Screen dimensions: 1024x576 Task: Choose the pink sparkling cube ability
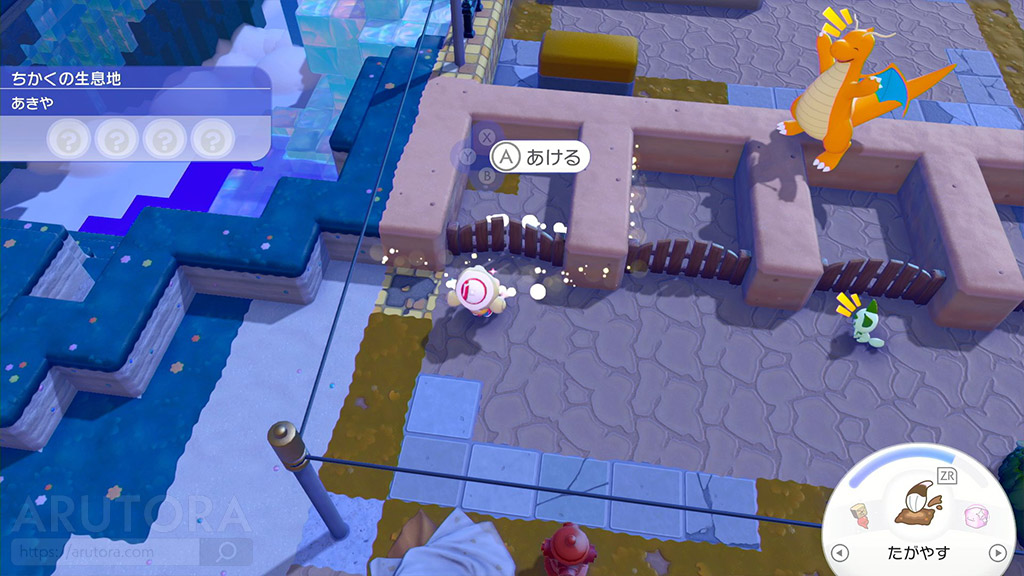click(976, 517)
